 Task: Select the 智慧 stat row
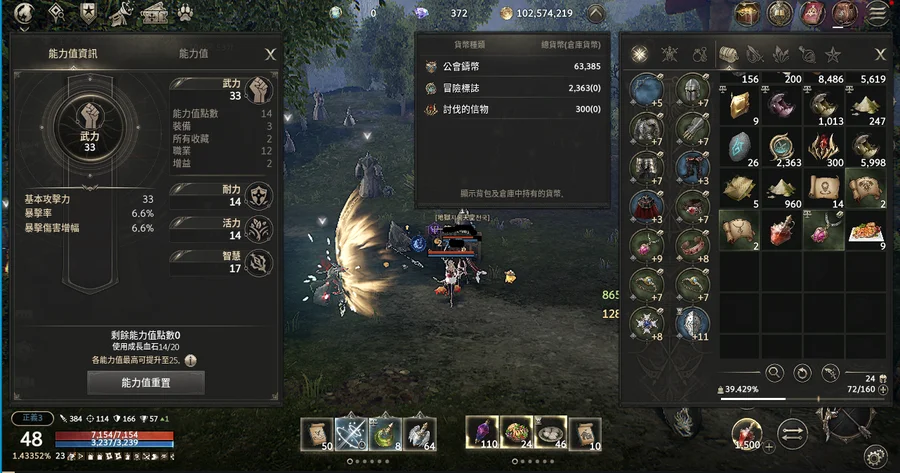tap(222, 262)
